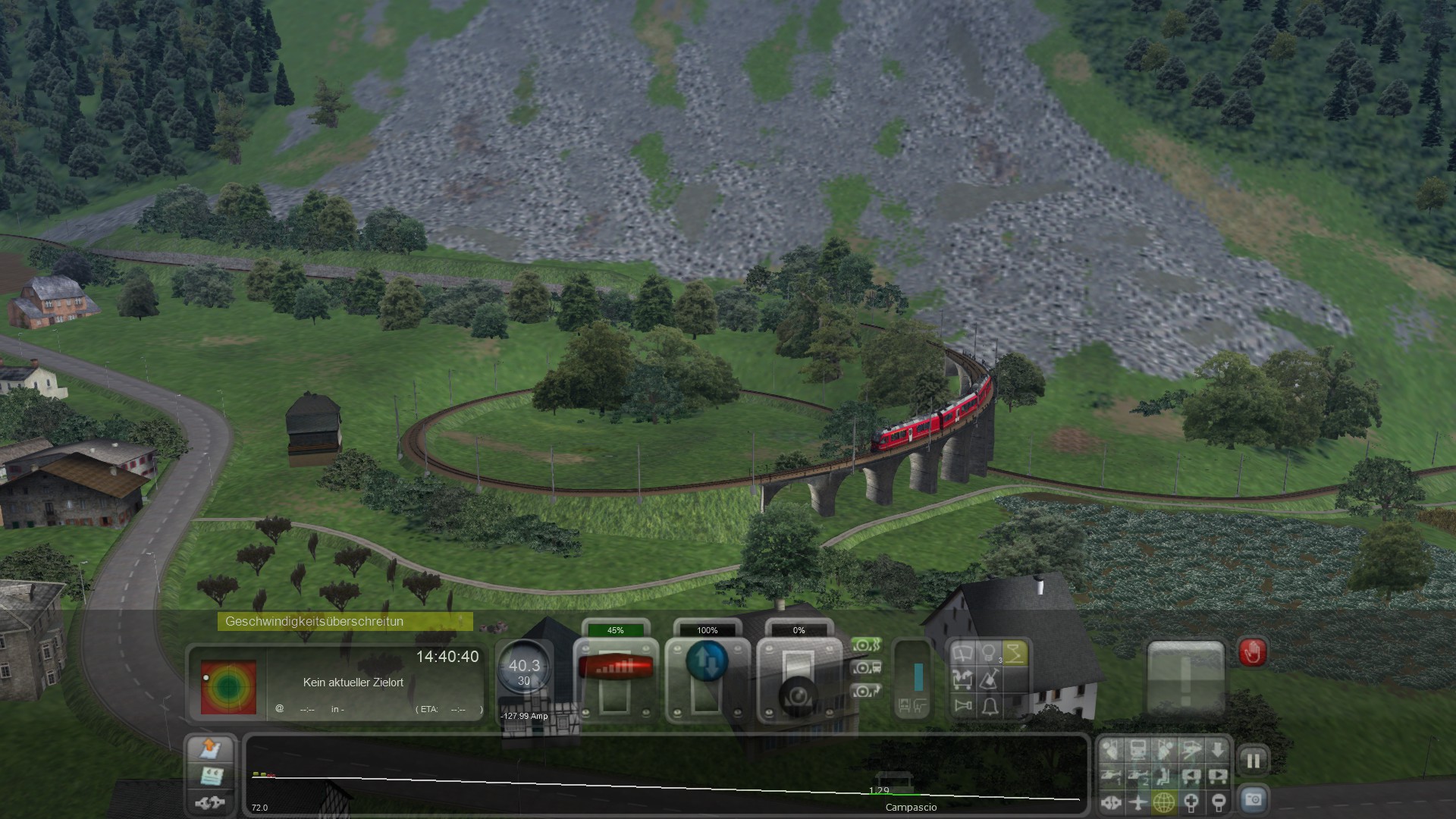Apply sand with the shovel icon
This screenshot has height=819, width=1456.
(989, 679)
